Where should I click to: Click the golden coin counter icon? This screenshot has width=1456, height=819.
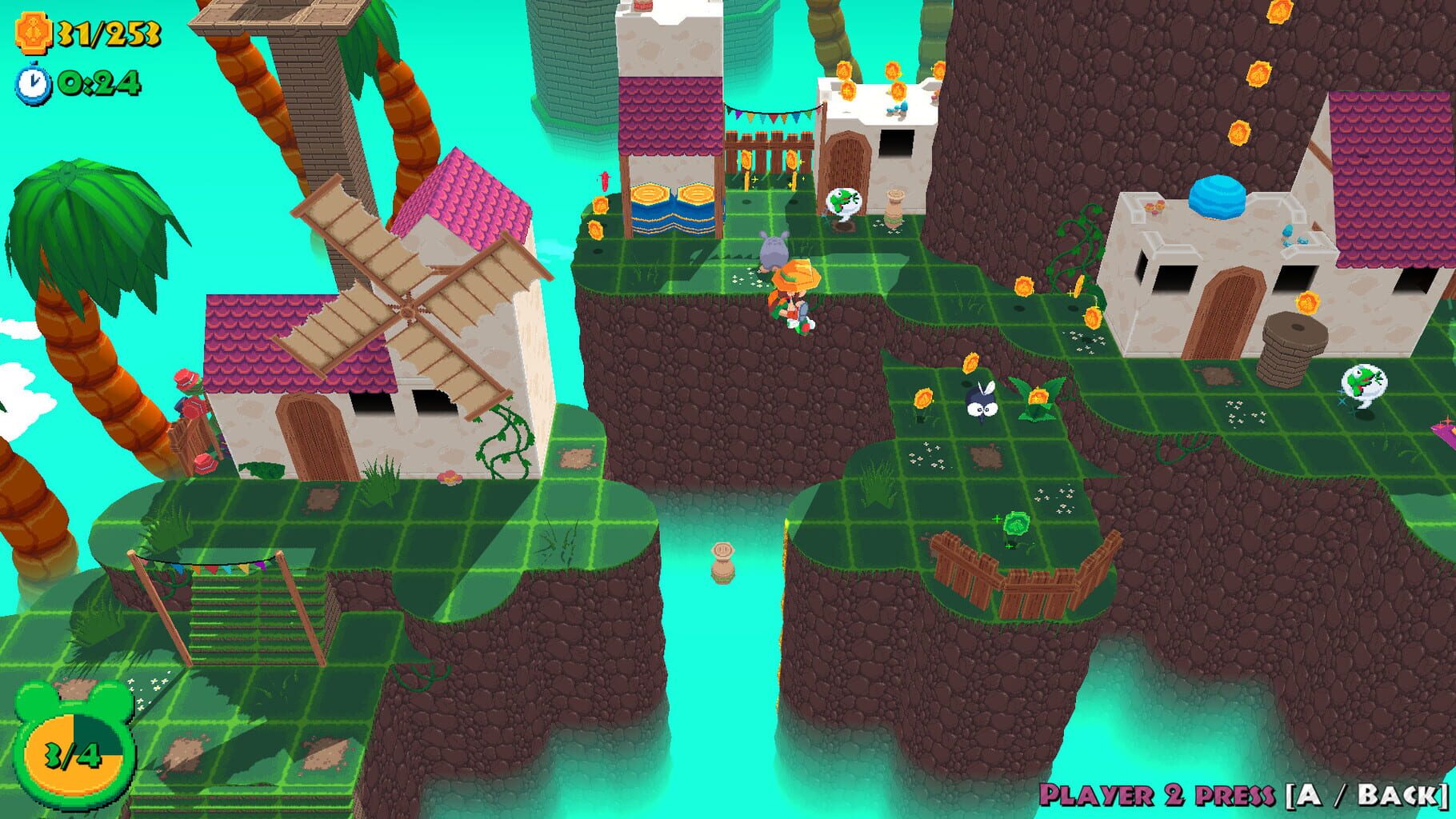[34, 30]
